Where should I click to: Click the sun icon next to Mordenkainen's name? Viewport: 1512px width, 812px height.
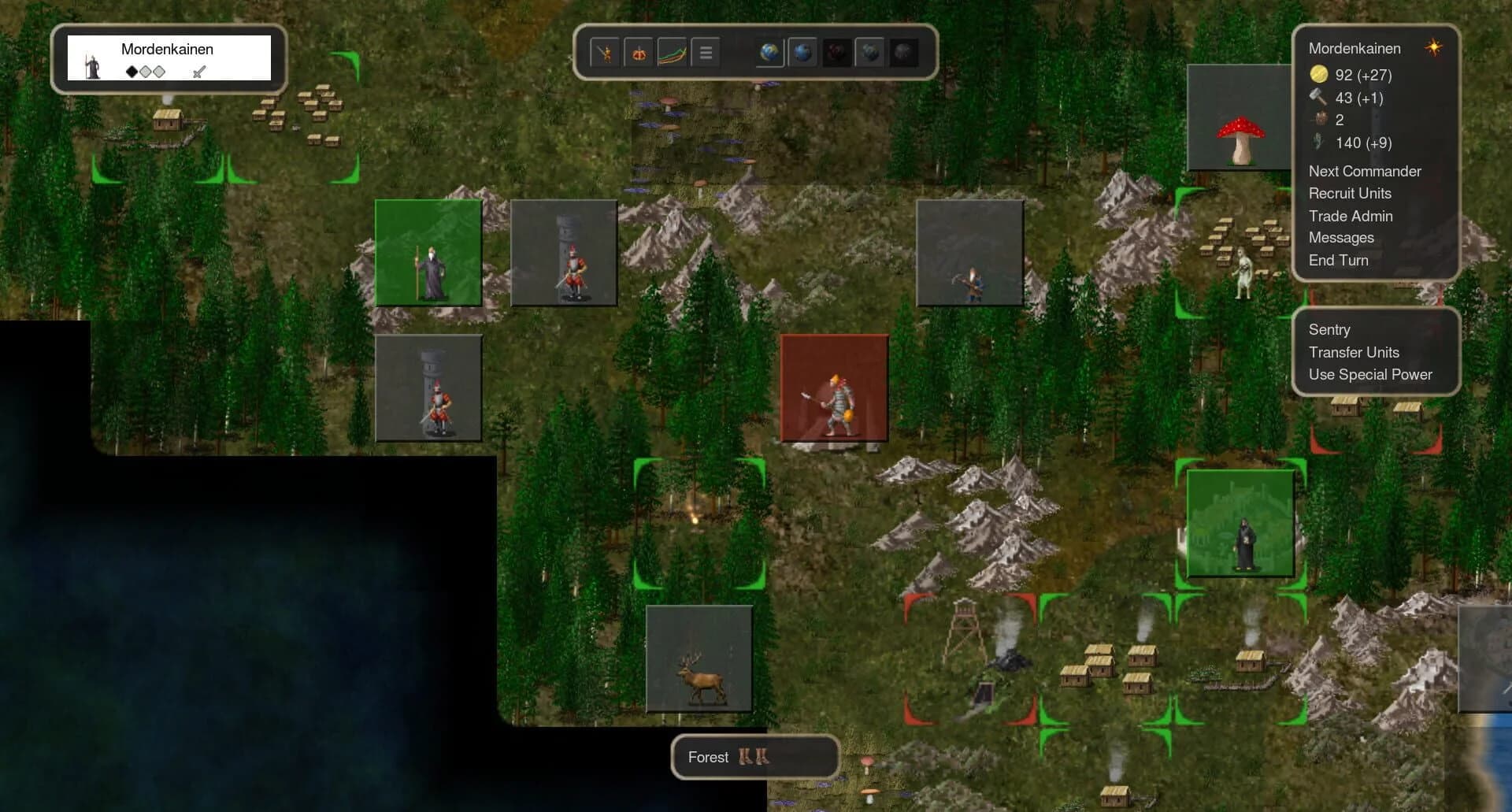pos(1434,48)
